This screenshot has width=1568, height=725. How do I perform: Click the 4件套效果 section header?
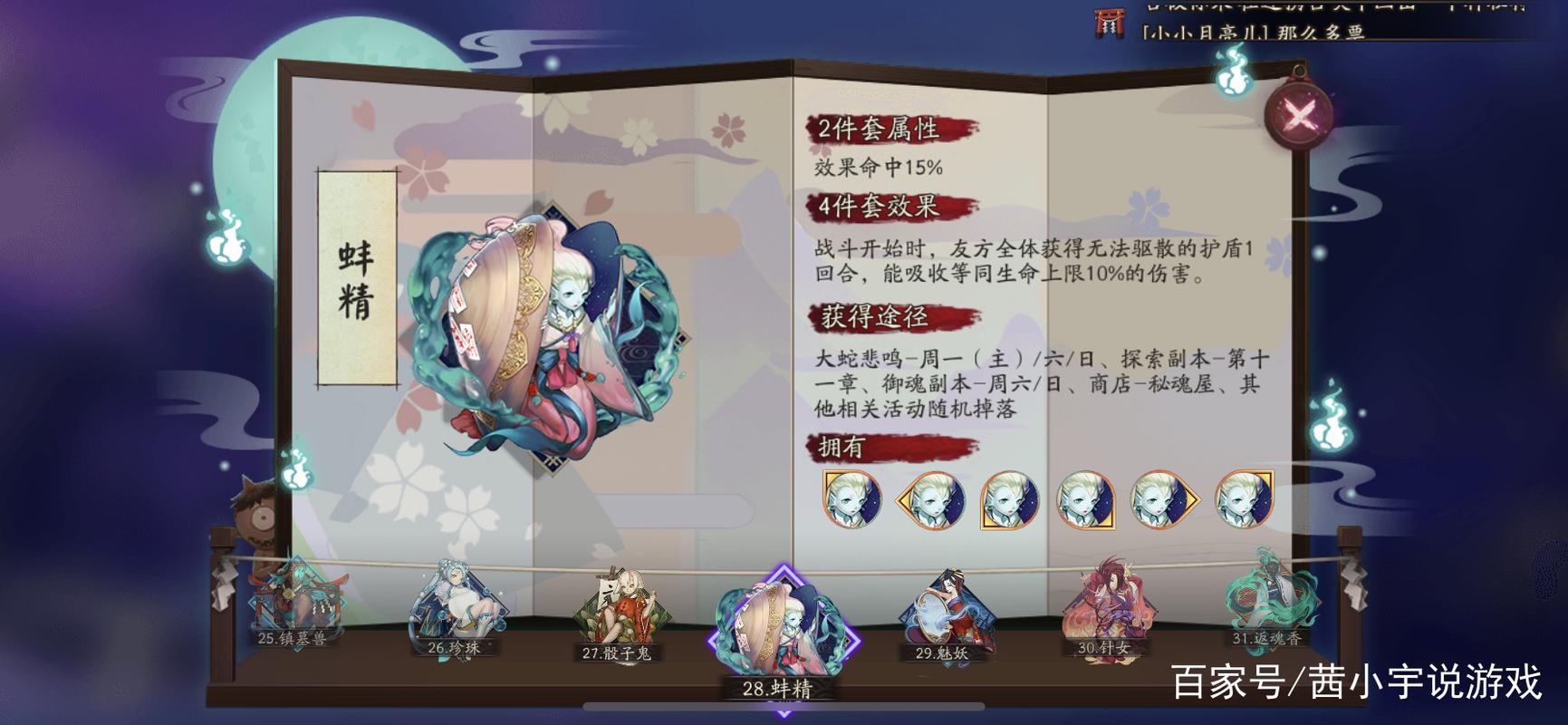click(880, 208)
